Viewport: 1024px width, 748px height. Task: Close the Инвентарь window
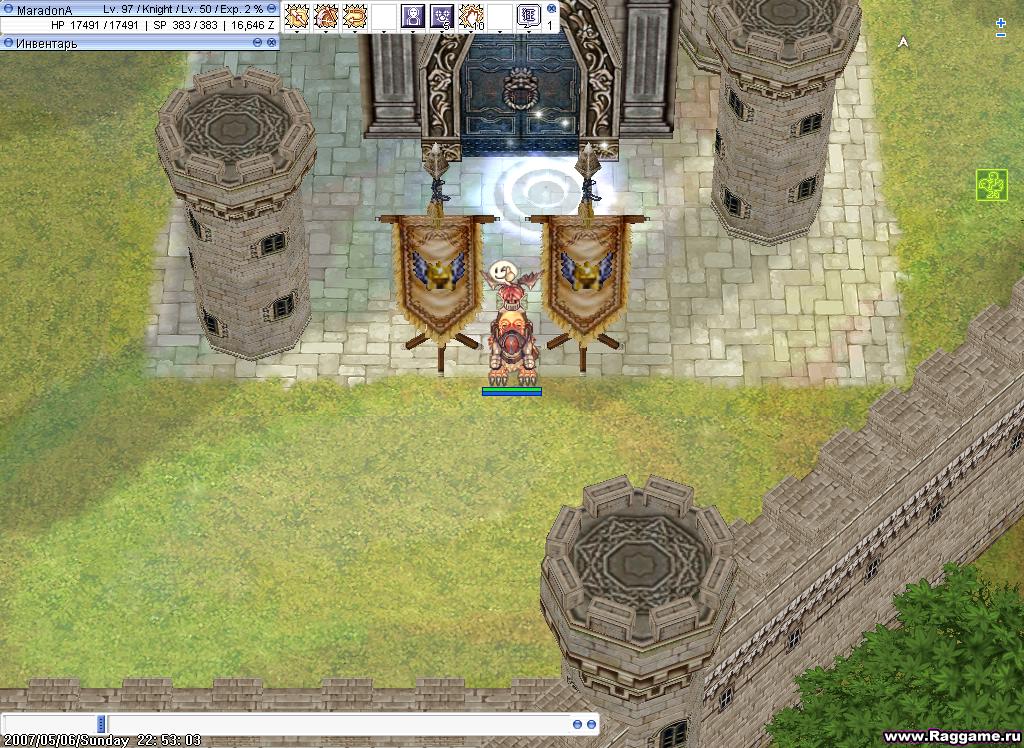point(271,43)
